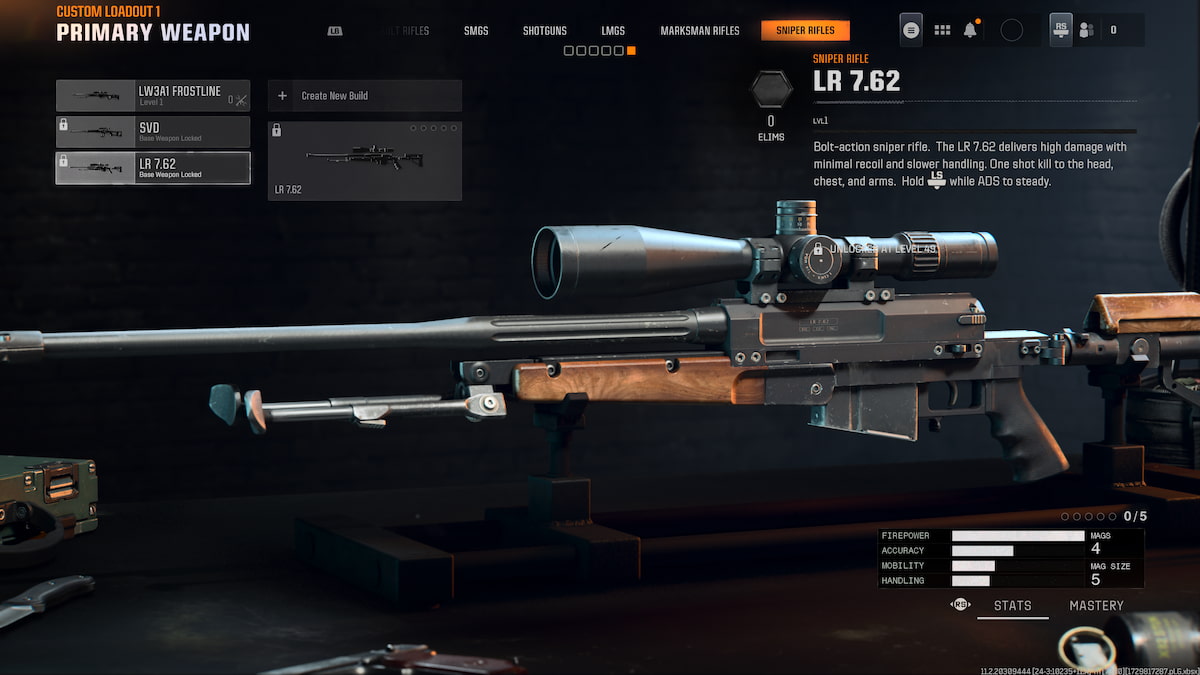Image resolution: width=1200 pixels, height=675 pixels.
Task: Open the grid menu icon
Action: (942, 30)
